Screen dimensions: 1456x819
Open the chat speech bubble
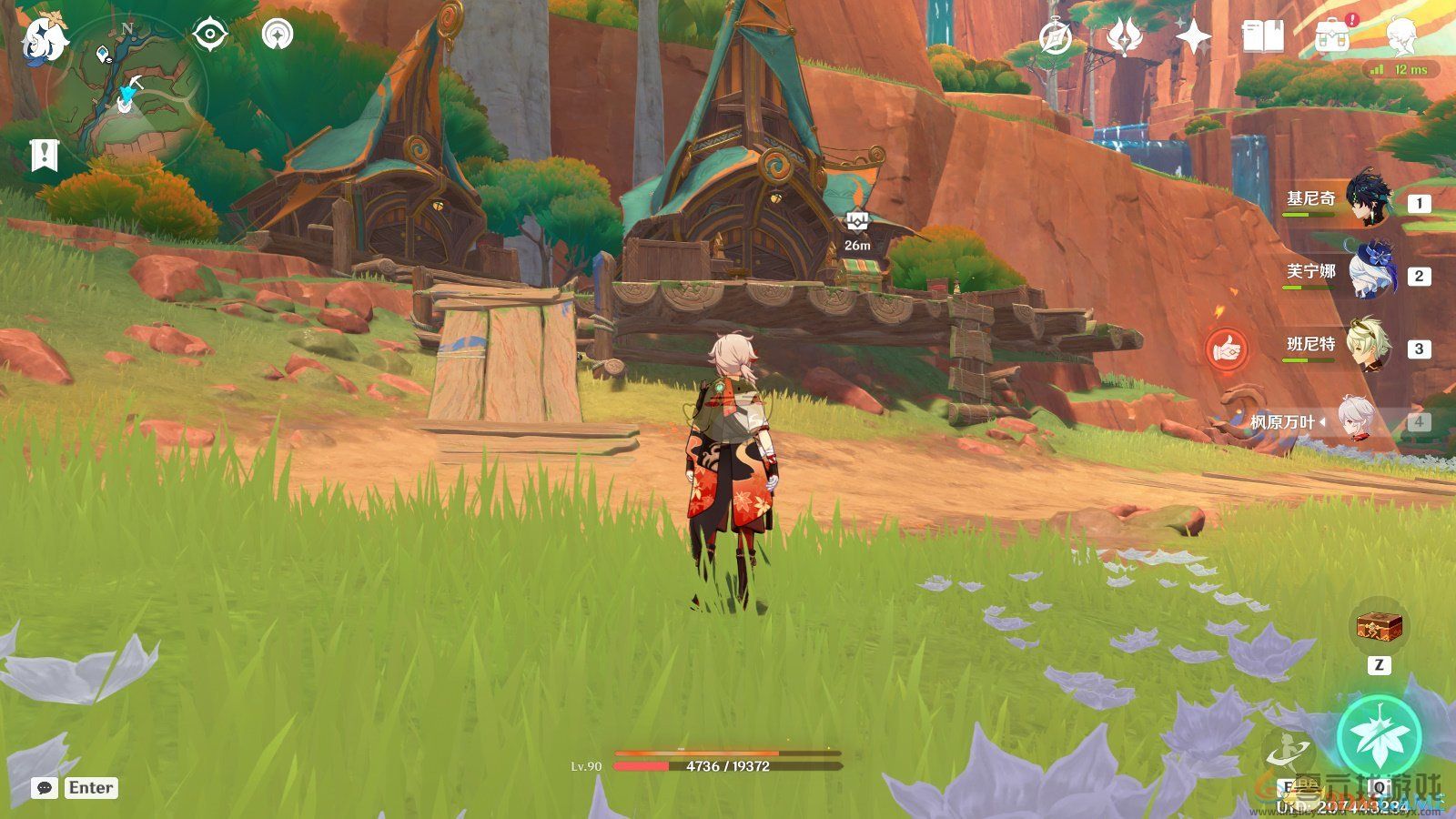tap(44, 788)
